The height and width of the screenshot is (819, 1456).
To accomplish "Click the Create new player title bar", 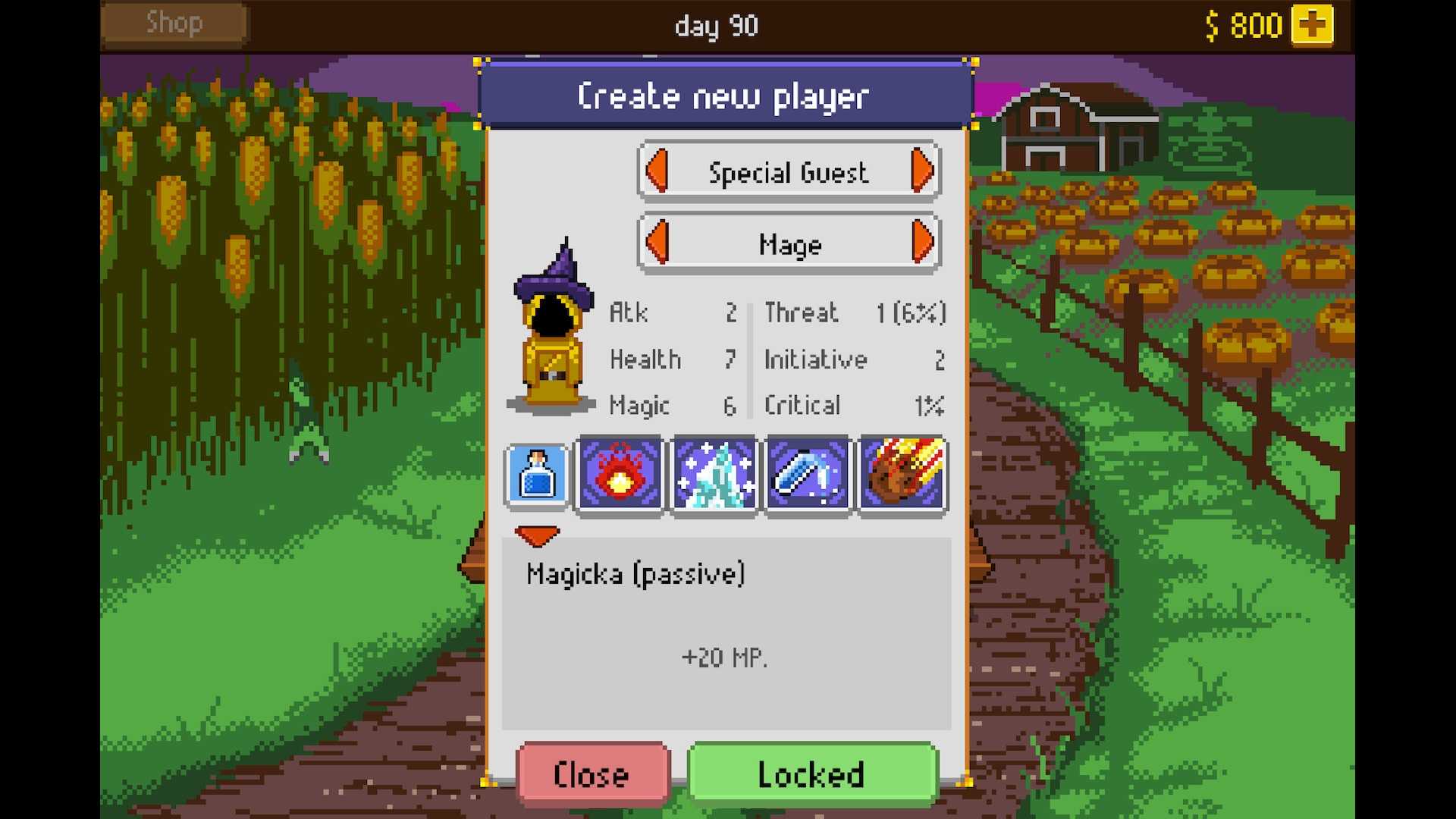I will point(724,95).
